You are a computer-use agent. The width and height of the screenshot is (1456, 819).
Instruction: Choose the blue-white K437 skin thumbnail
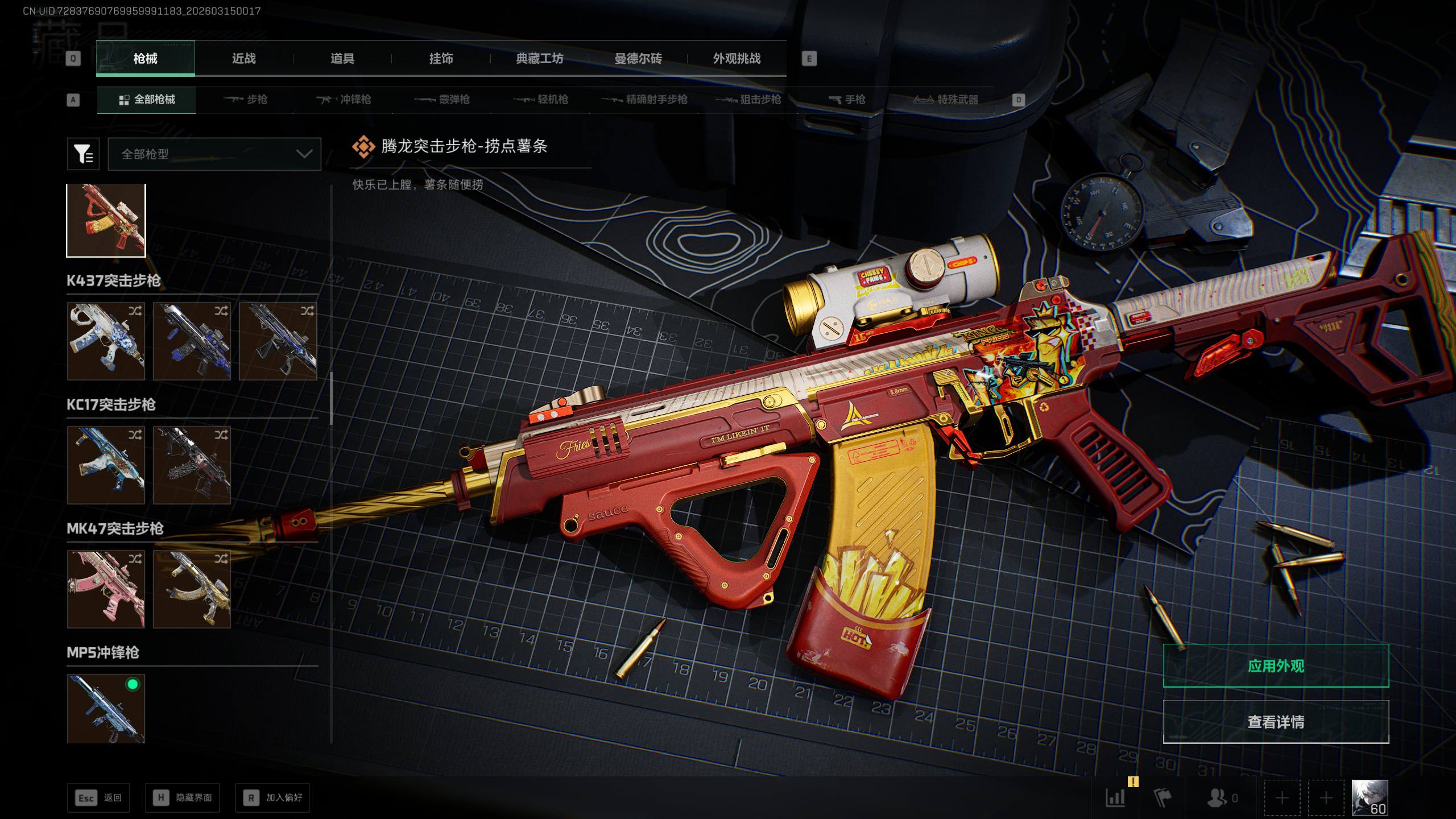[x=106, y=341]
